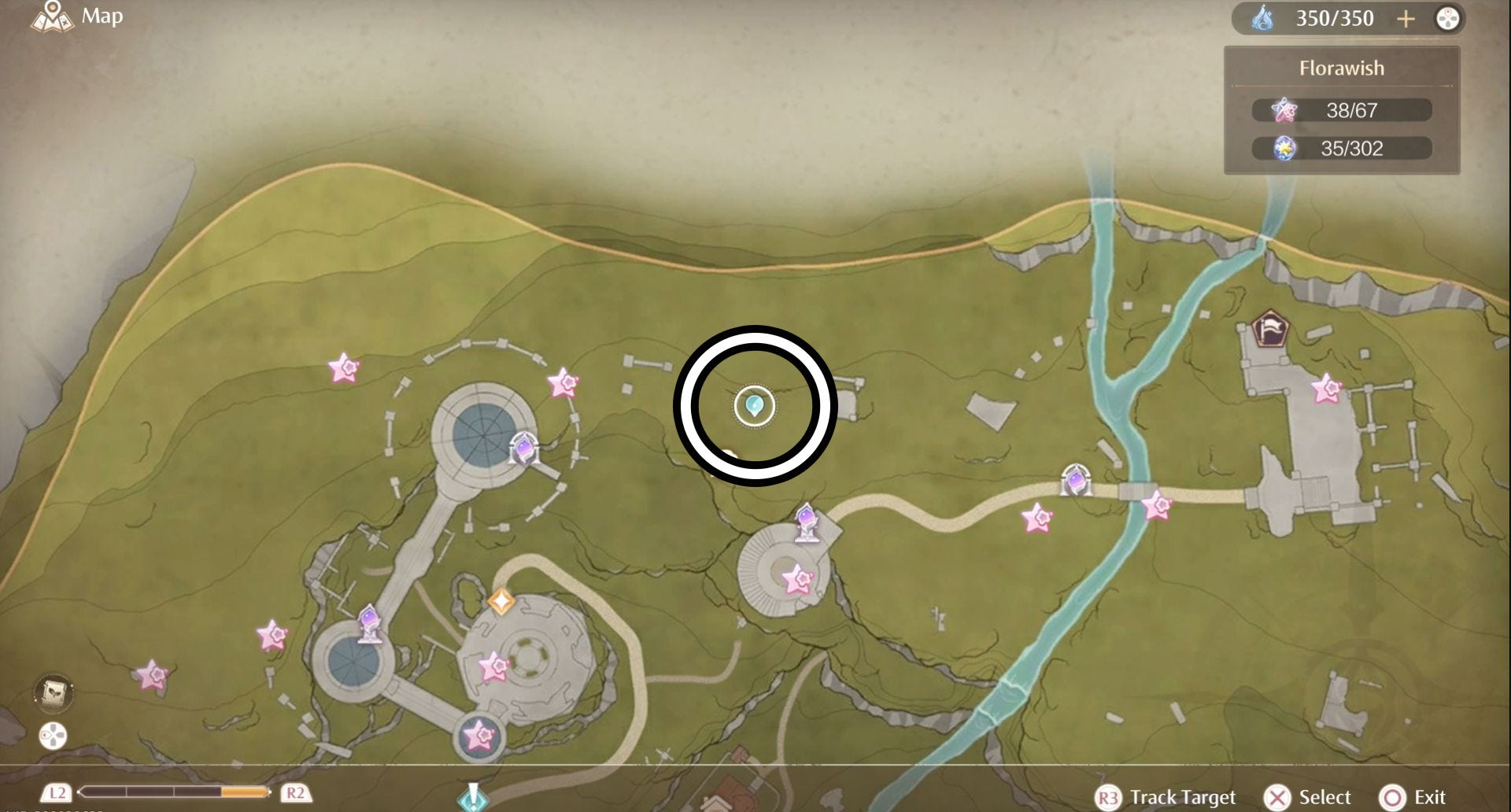Click the gold plus button beside 350/350 energy
Image resolution: width=1511 pixels, height=812 pixels.
(1406, 19)
